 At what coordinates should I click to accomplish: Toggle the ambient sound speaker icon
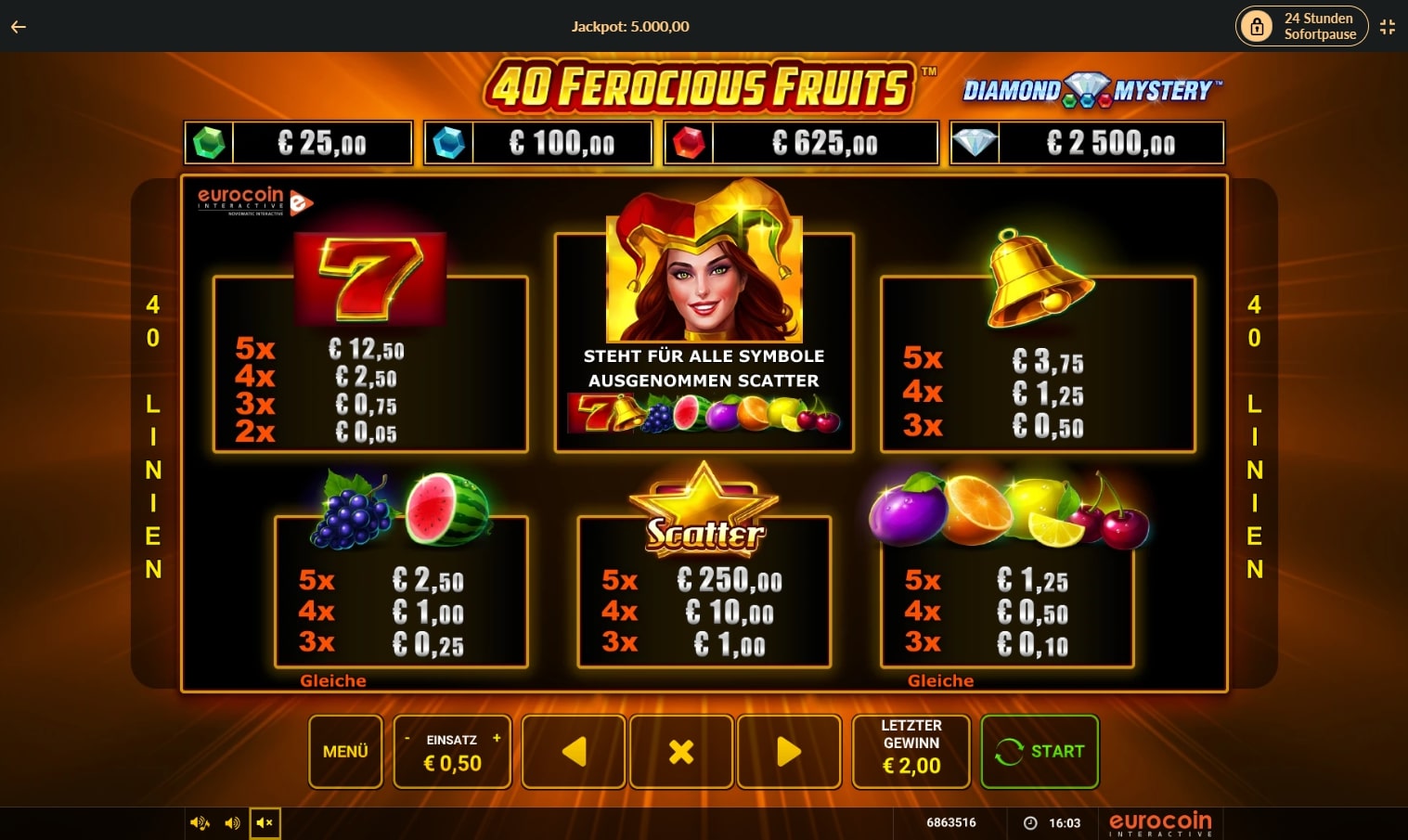pos(199,822)
